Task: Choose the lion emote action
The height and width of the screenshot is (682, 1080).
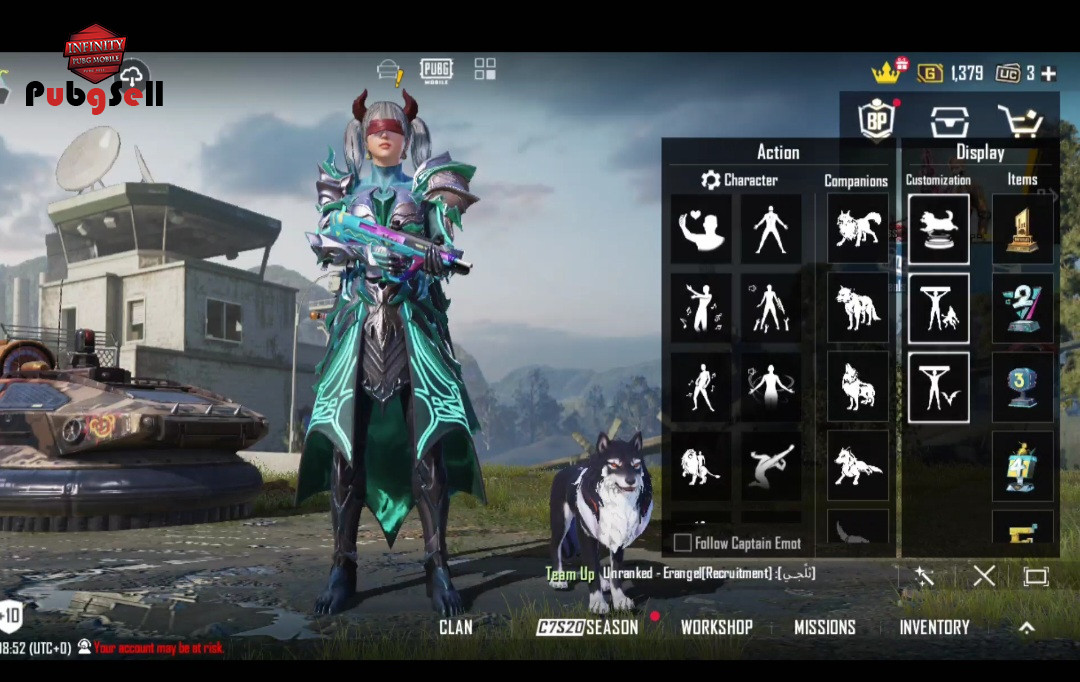Action: [x=700, y=465]
